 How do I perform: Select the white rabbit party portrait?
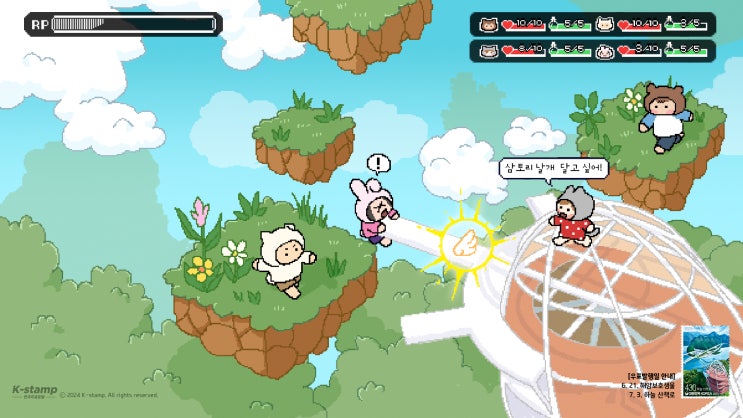click(605, 50)
